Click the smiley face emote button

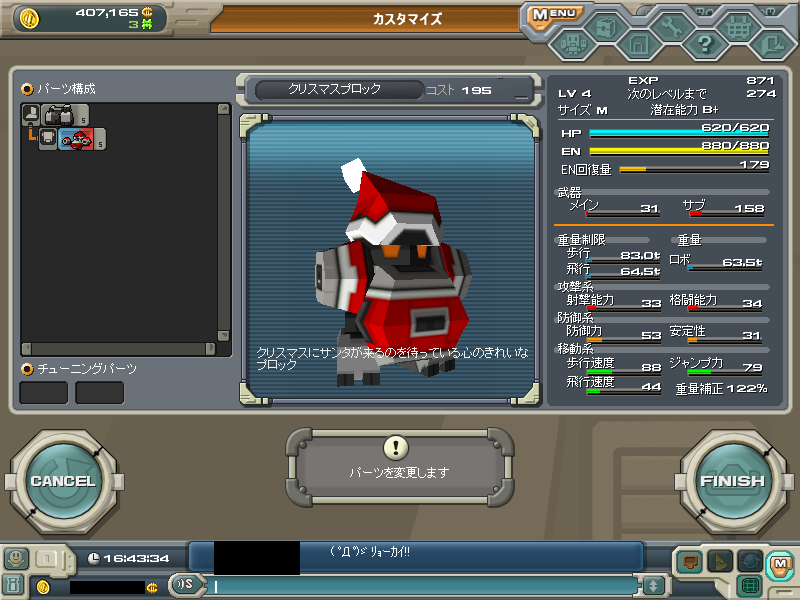click(15, 559)
